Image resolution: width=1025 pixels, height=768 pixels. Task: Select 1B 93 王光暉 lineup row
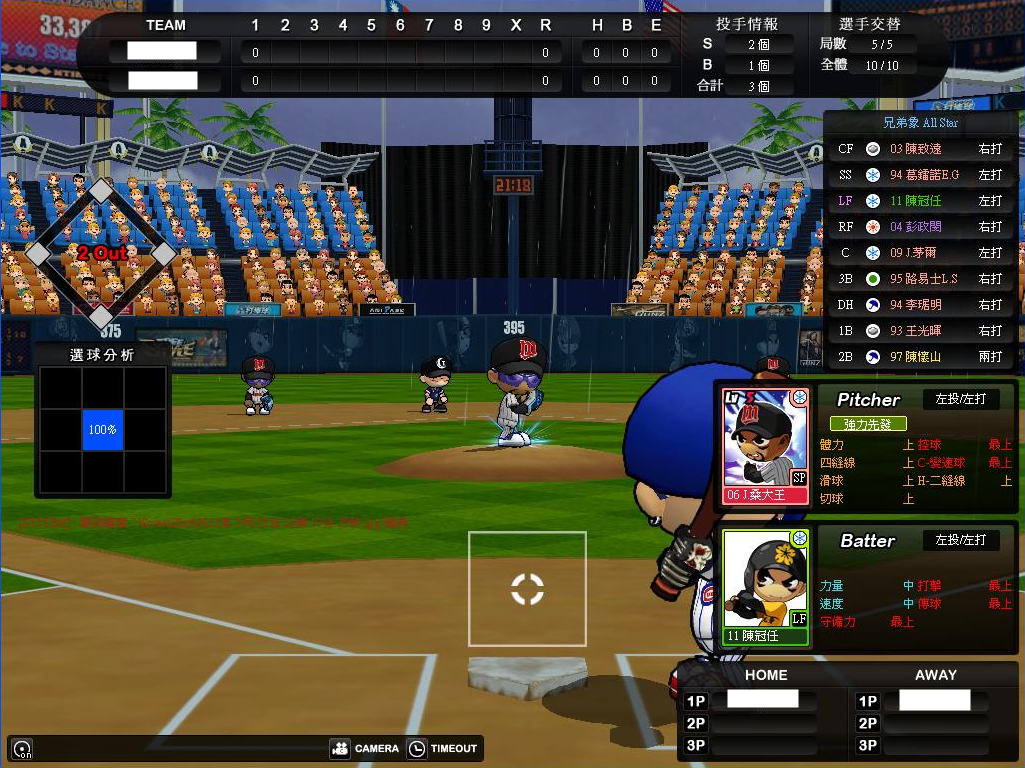[920, 331]
